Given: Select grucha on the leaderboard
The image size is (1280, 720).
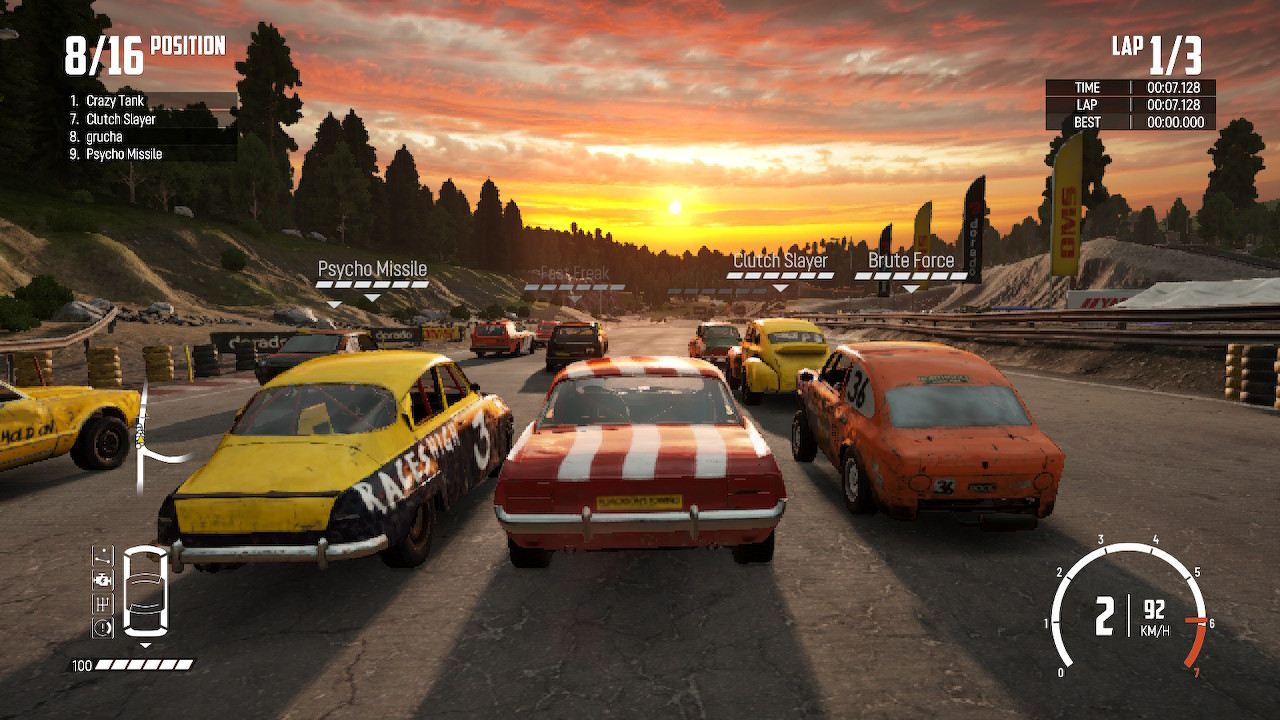Looking at the screenshot, I should (x=105, y=136).
